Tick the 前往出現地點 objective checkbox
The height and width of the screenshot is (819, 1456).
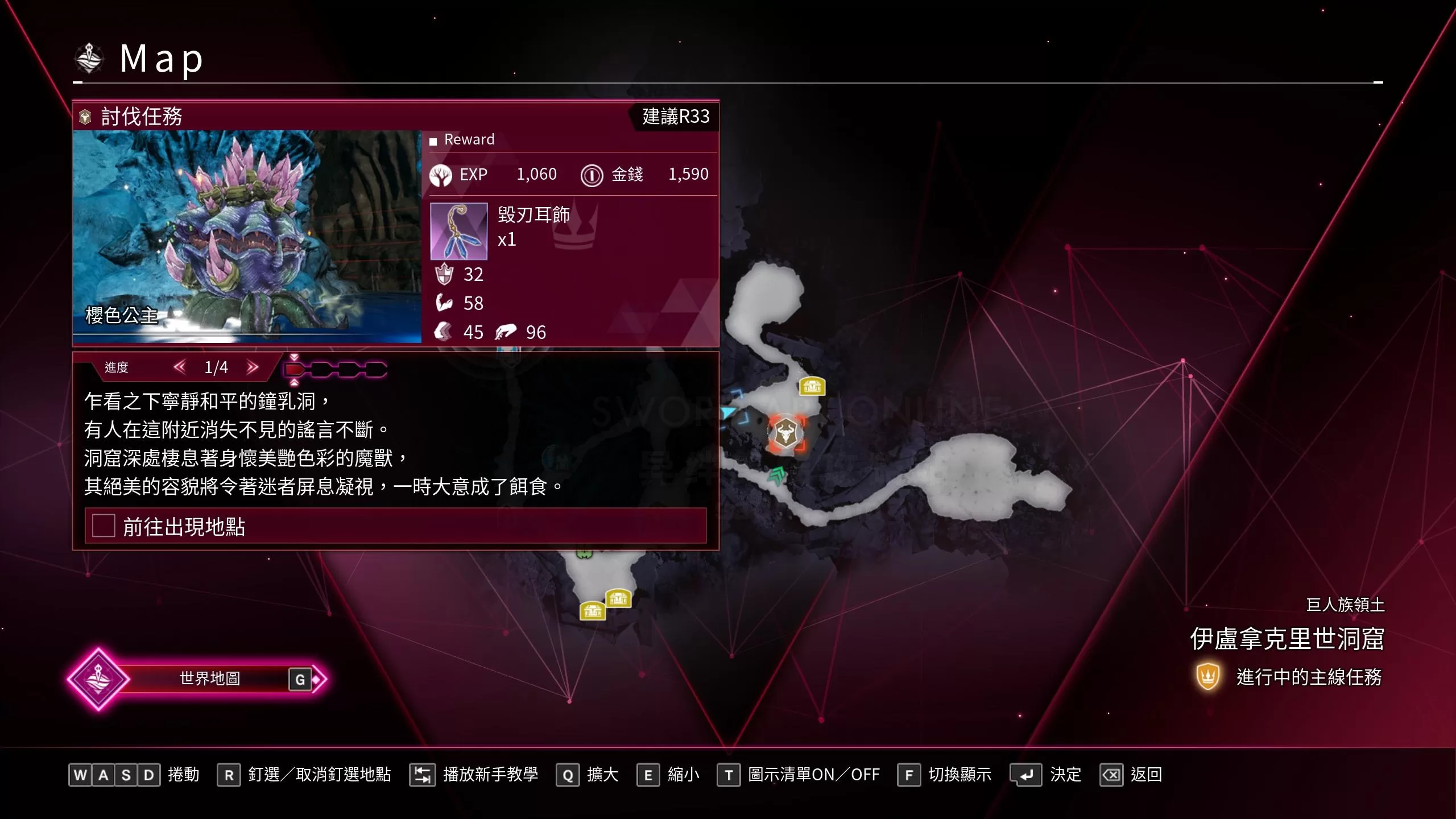pos(104,526)
